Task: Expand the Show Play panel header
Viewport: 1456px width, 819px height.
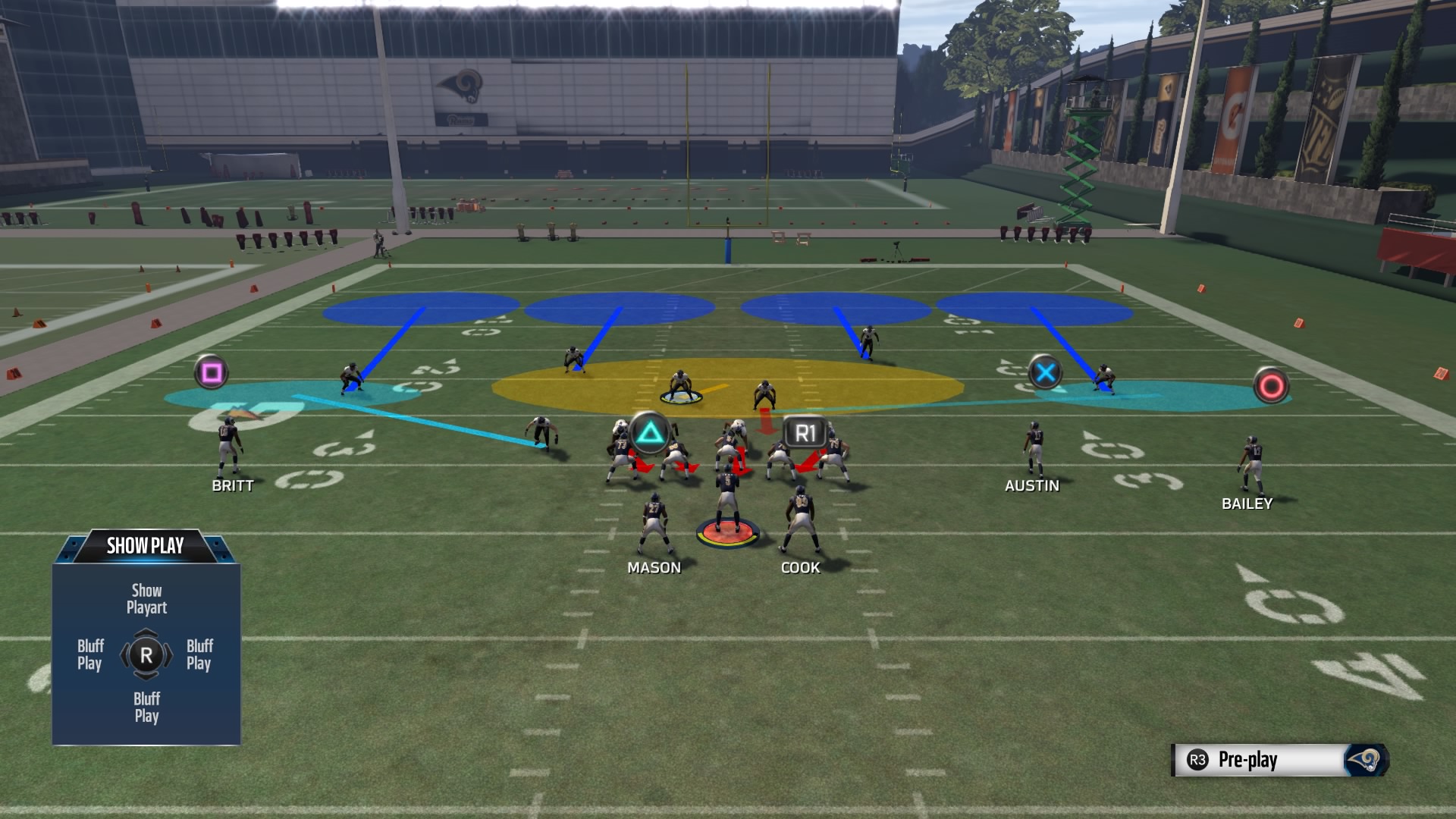Action: (x=146, y=544)
